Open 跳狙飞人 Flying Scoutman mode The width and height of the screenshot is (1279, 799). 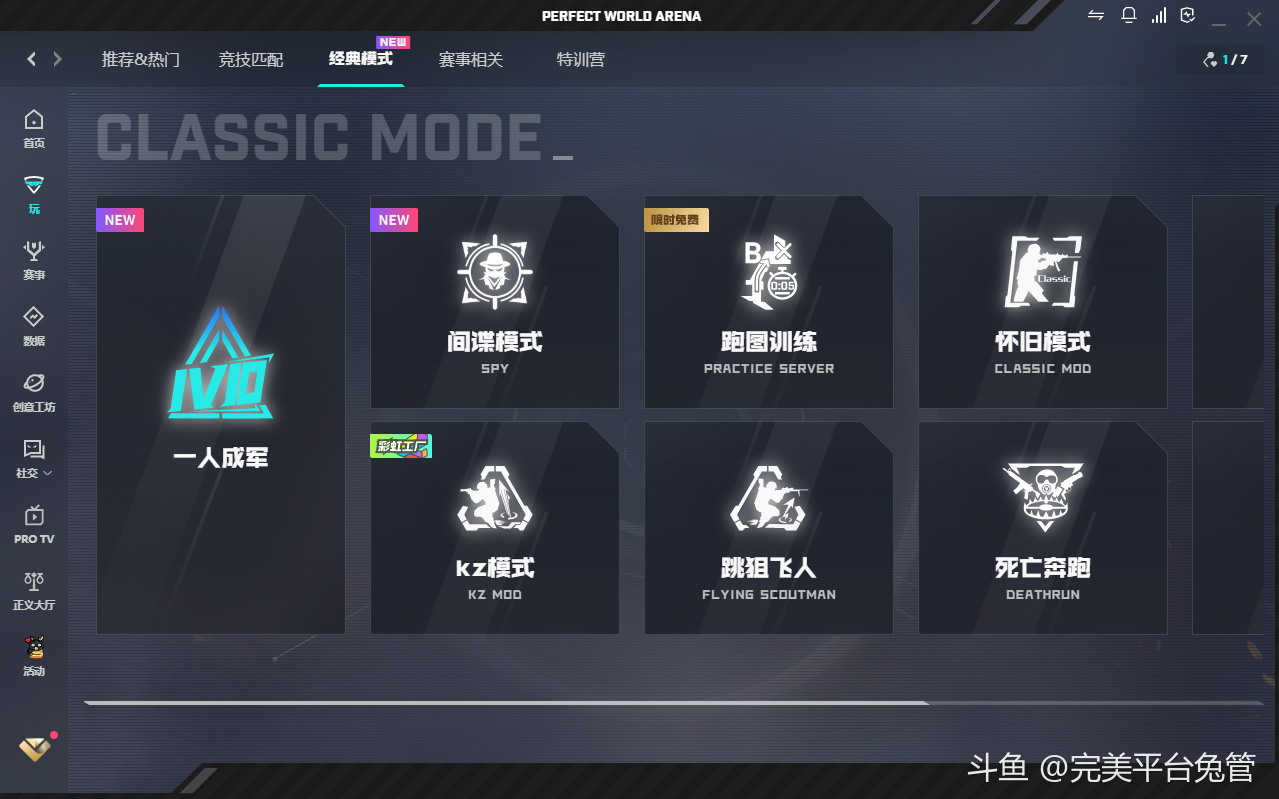769,528
